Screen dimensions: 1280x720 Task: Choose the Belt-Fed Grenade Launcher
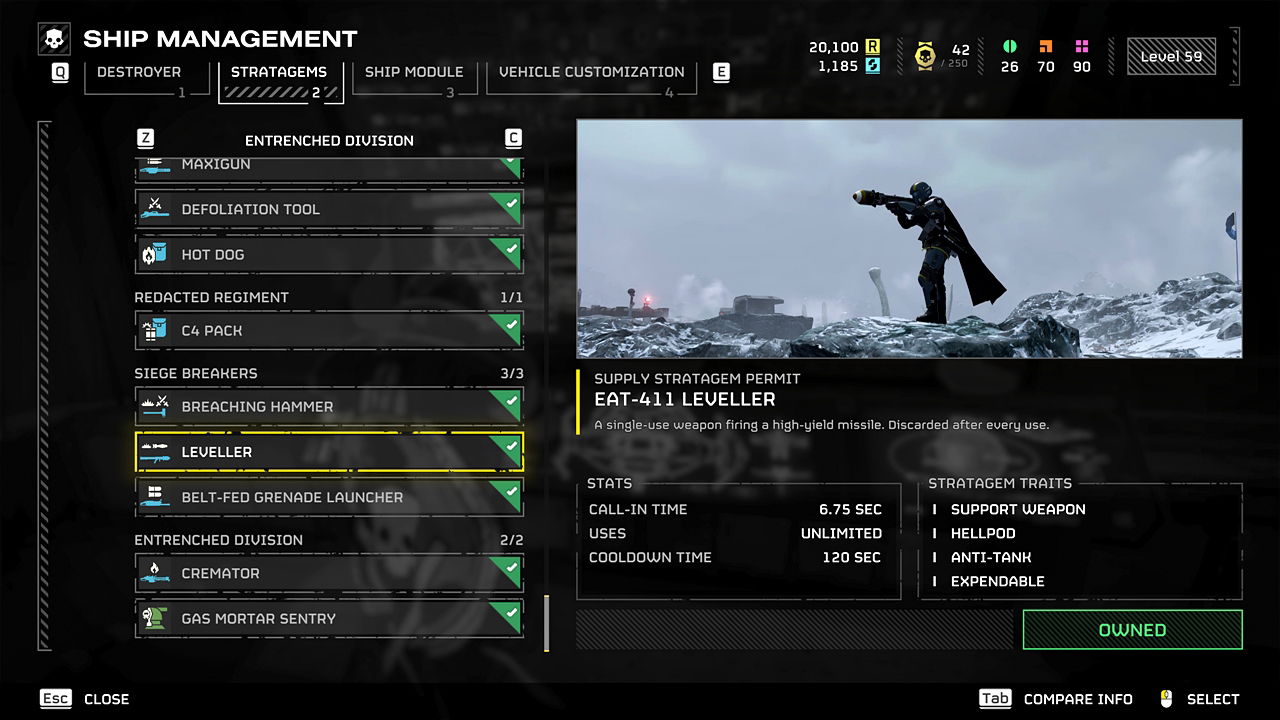pyautogui.click(x=329, y=497)
